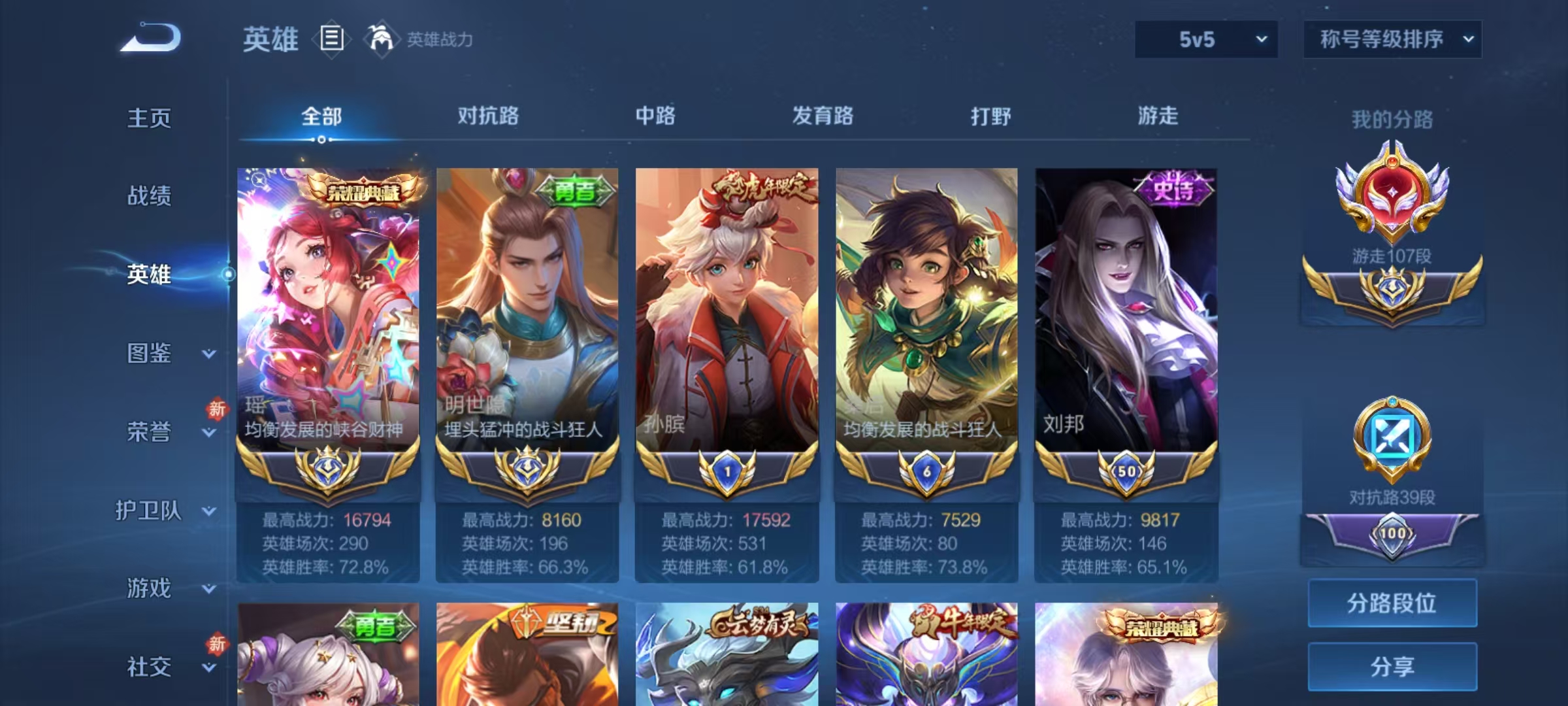Click the crown level badge under 瑶

pyautogui.click(x=327, y=469)
